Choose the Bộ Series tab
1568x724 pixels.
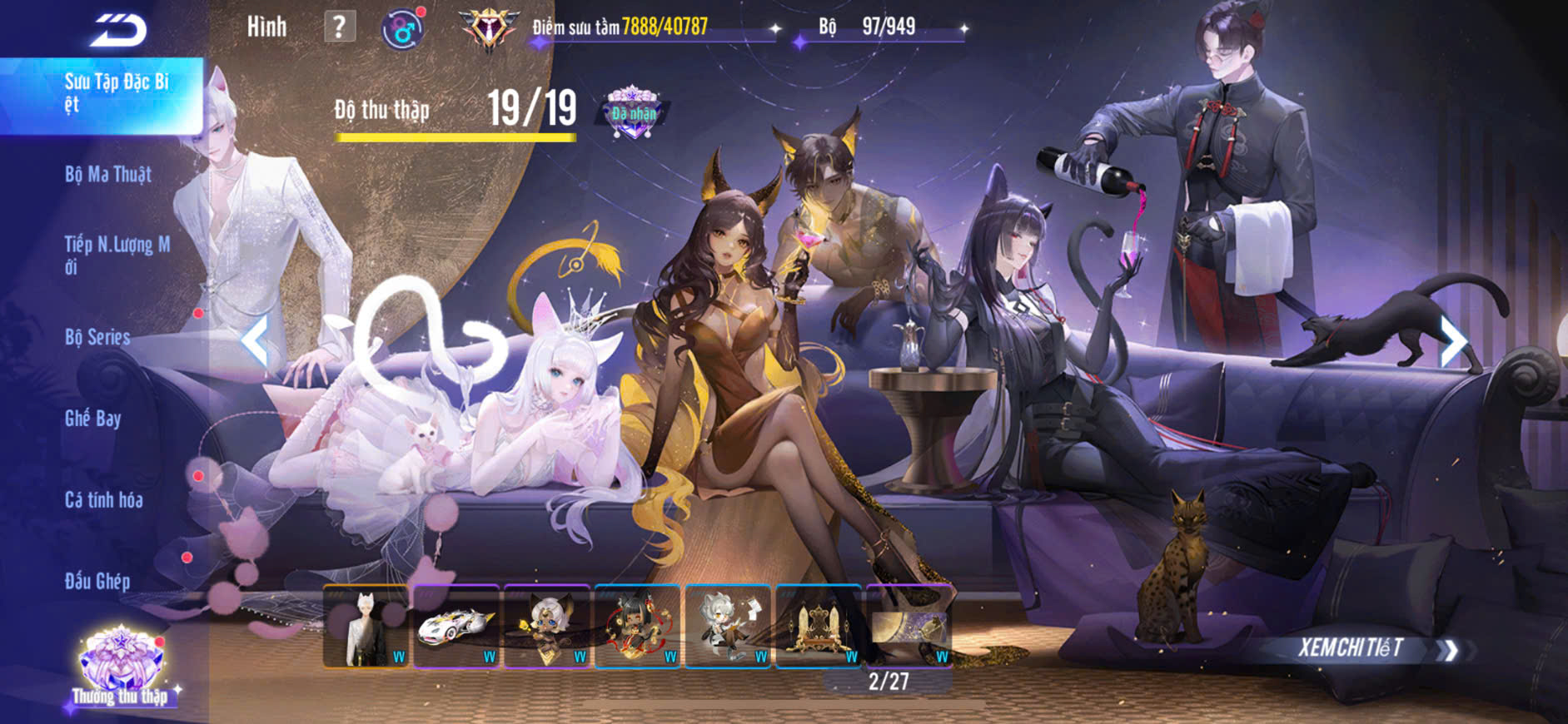pos(97,337)
